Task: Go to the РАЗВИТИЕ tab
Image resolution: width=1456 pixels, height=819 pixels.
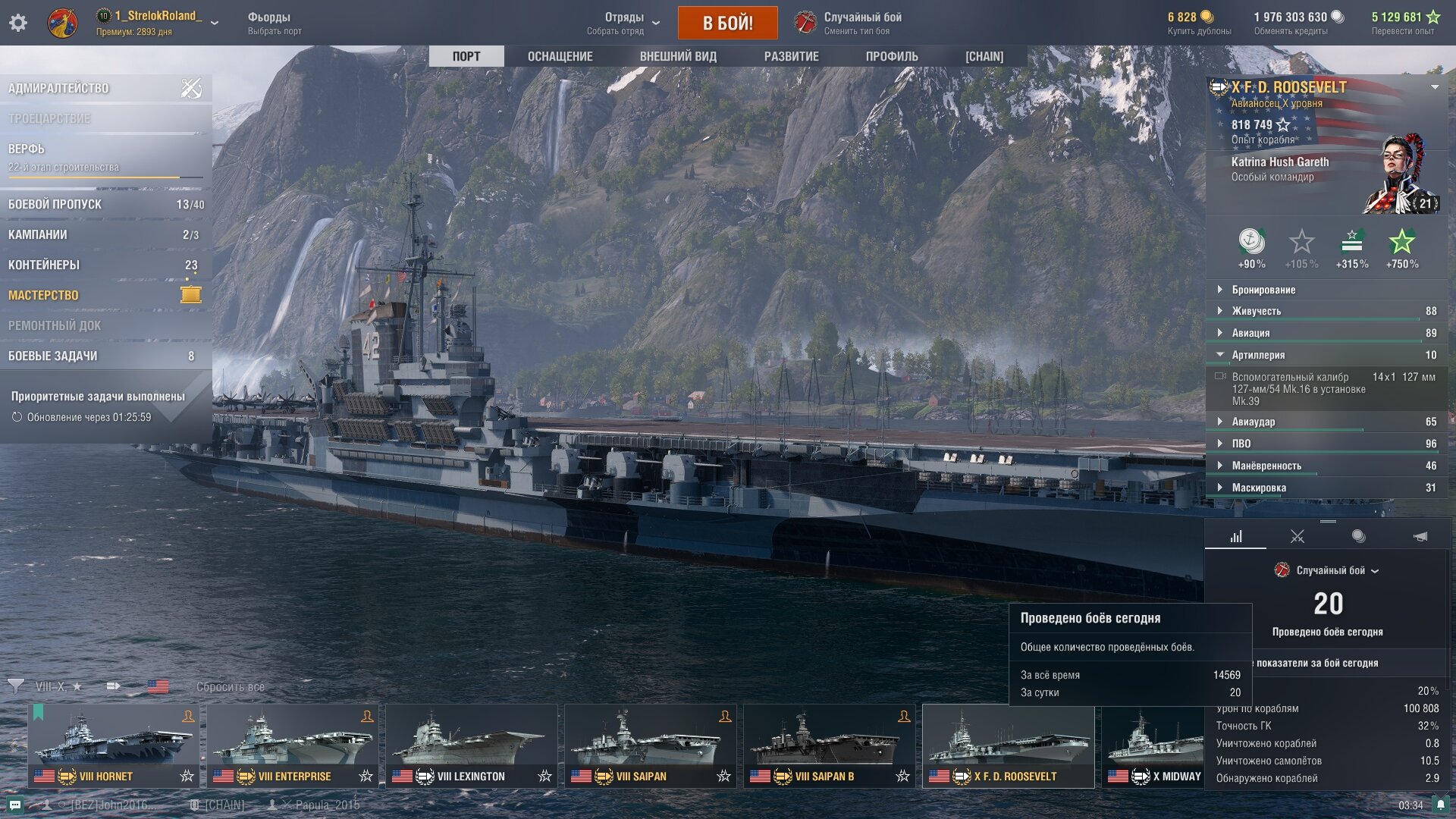Action: coord(791,57)
